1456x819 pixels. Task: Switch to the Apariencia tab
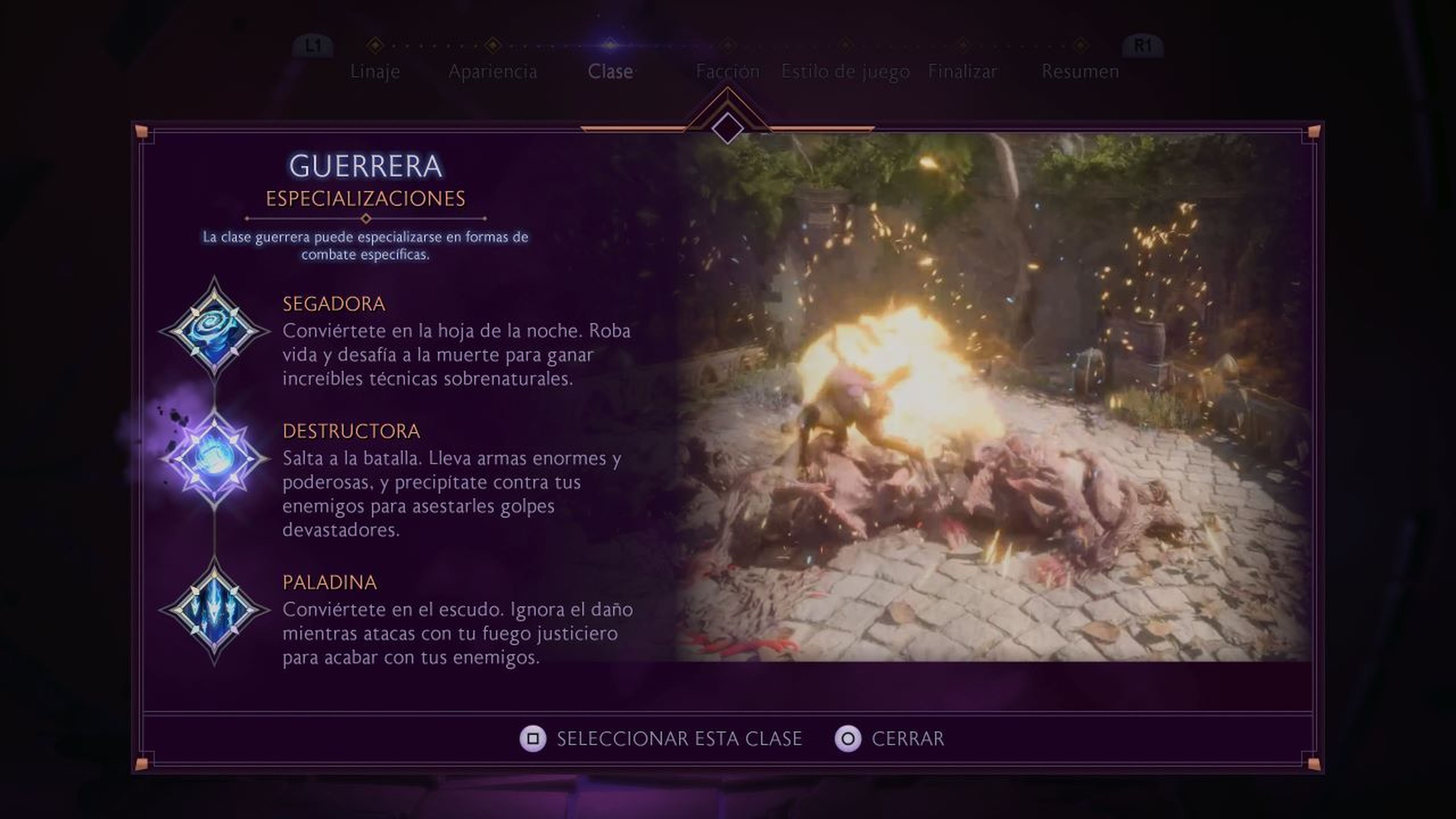pos(493,71)
